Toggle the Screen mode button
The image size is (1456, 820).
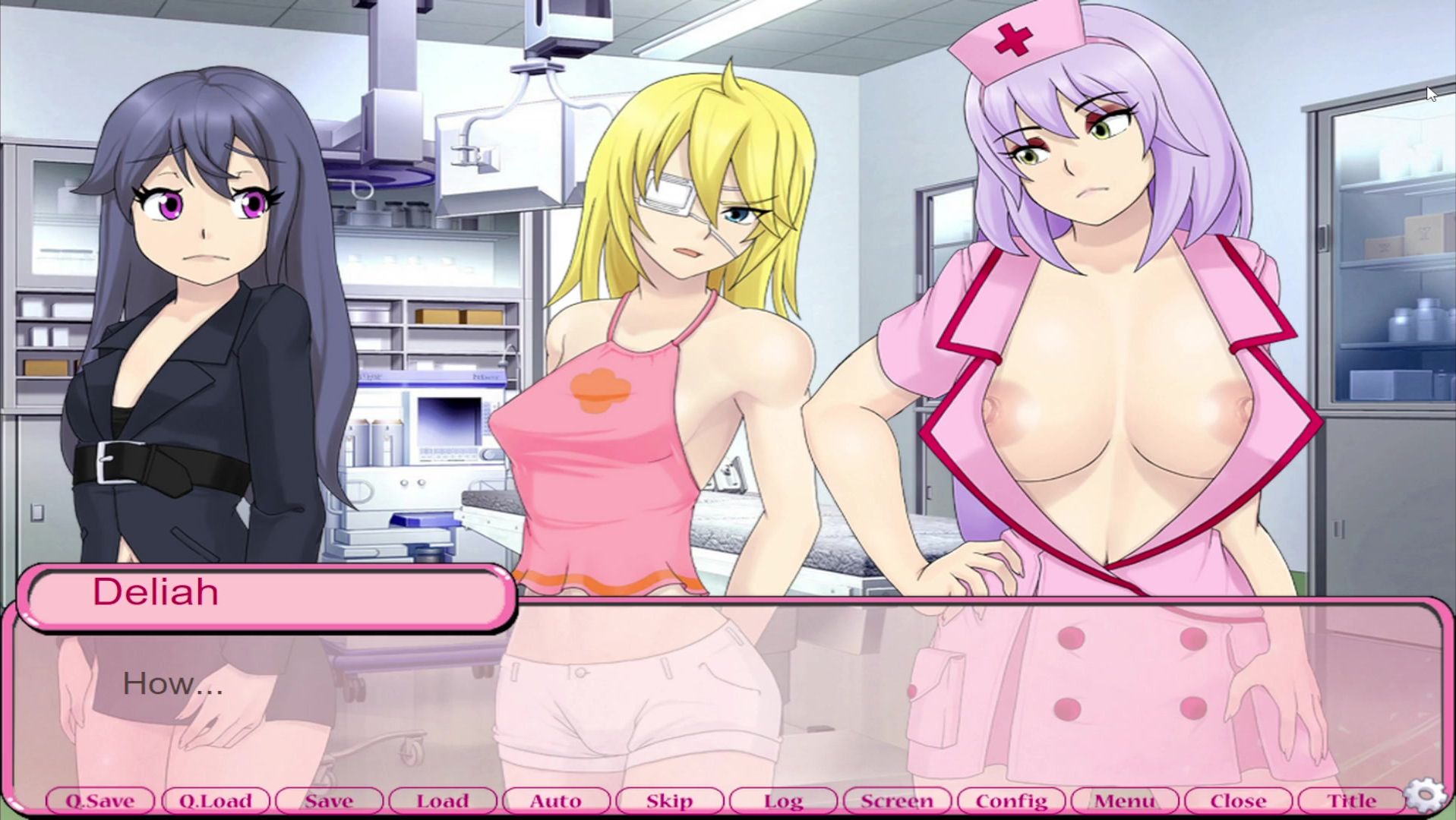tap(897, 801)
